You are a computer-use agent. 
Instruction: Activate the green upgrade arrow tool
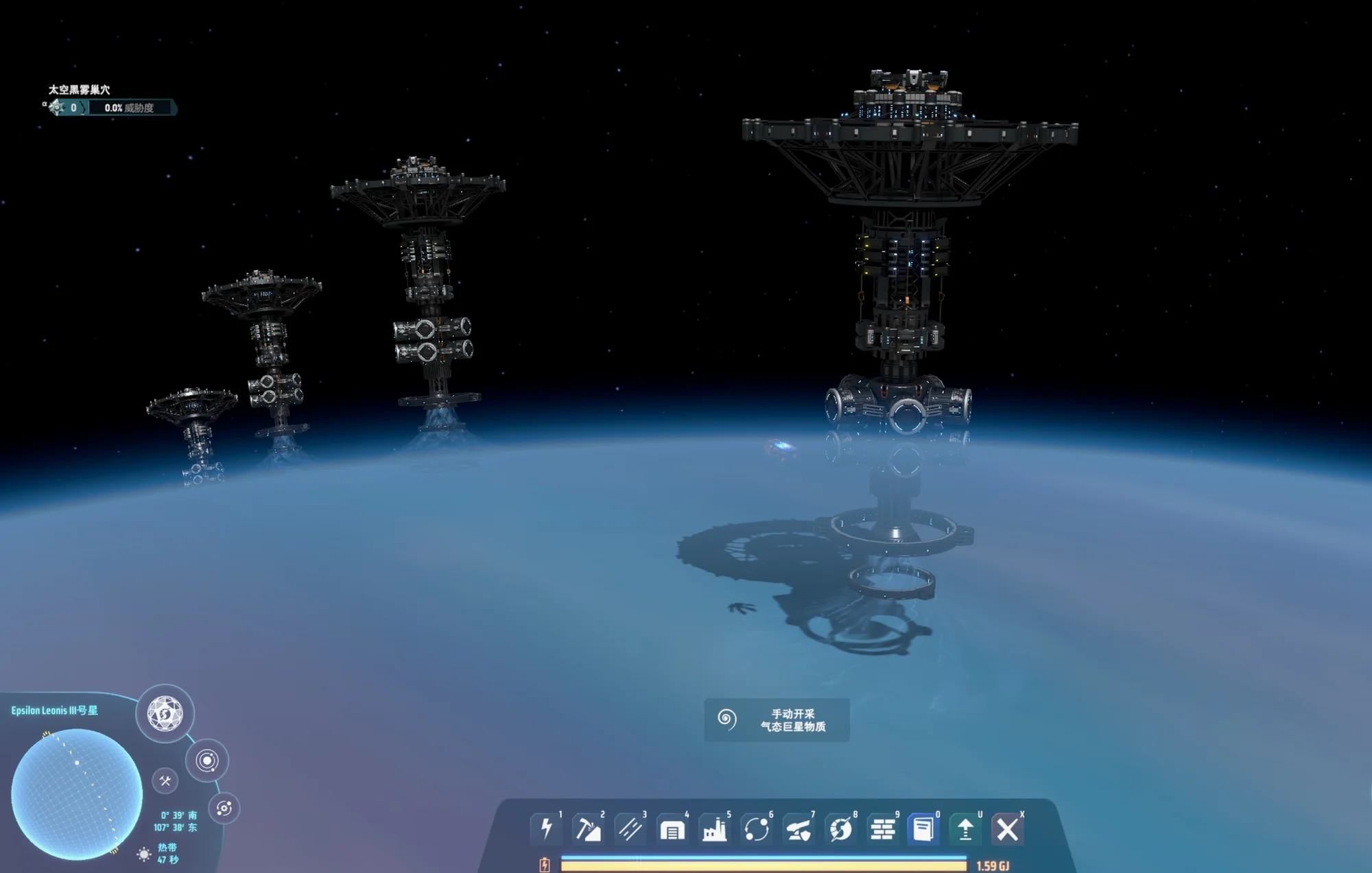coord(965,830)
